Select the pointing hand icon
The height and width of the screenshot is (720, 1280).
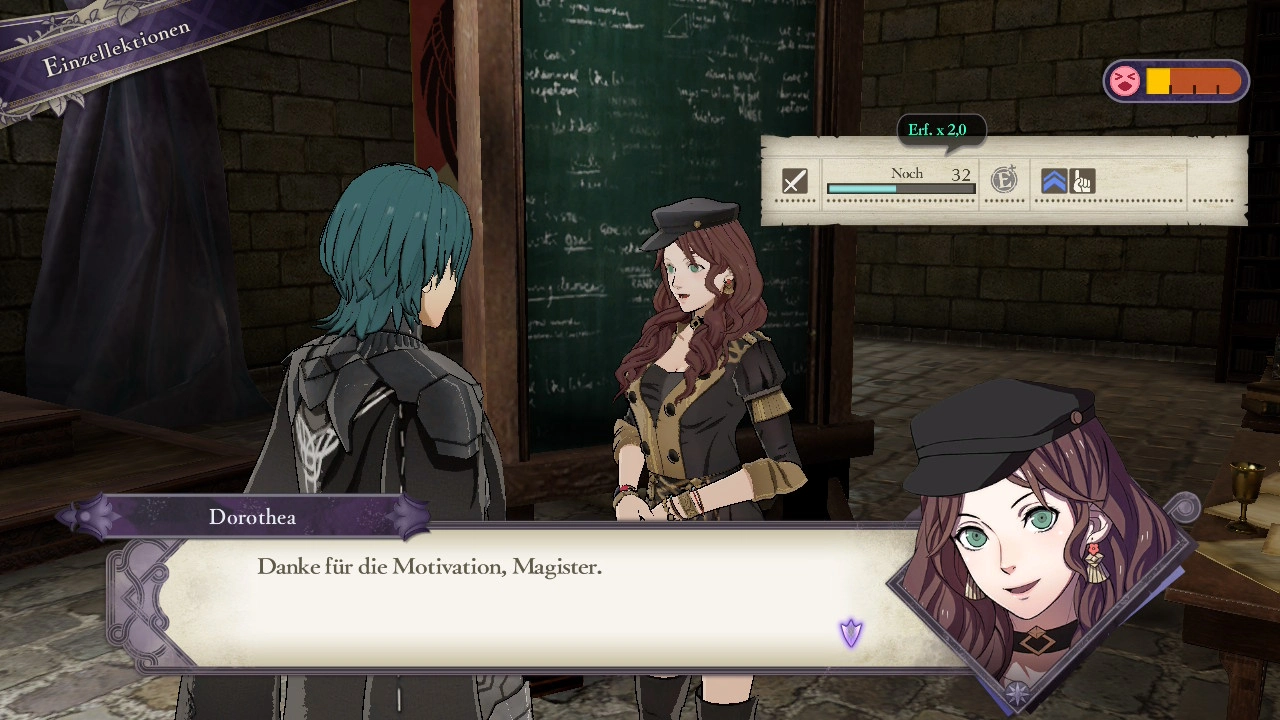coord(1082,181)
